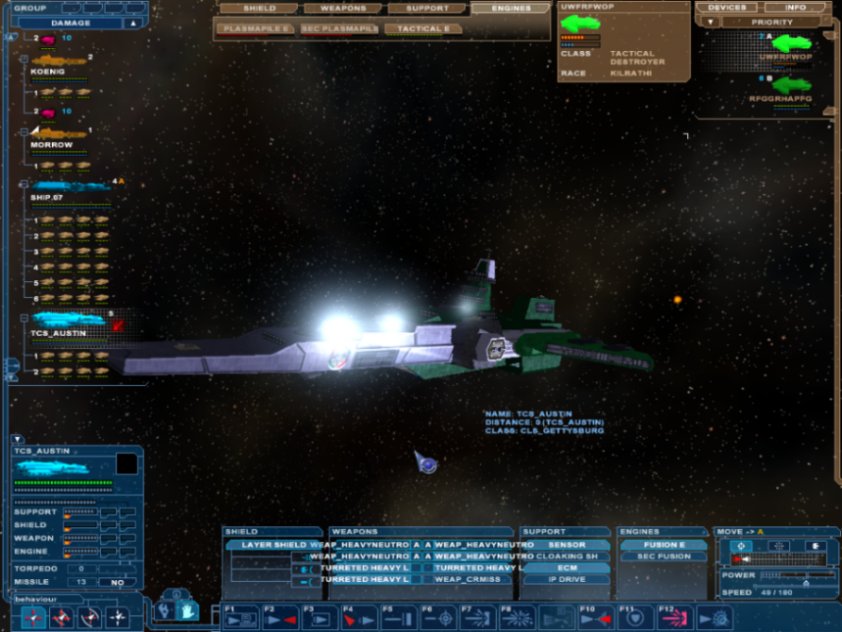Toggle missile launch NO setting
842x632 pixels.
(x=117, y=582)
